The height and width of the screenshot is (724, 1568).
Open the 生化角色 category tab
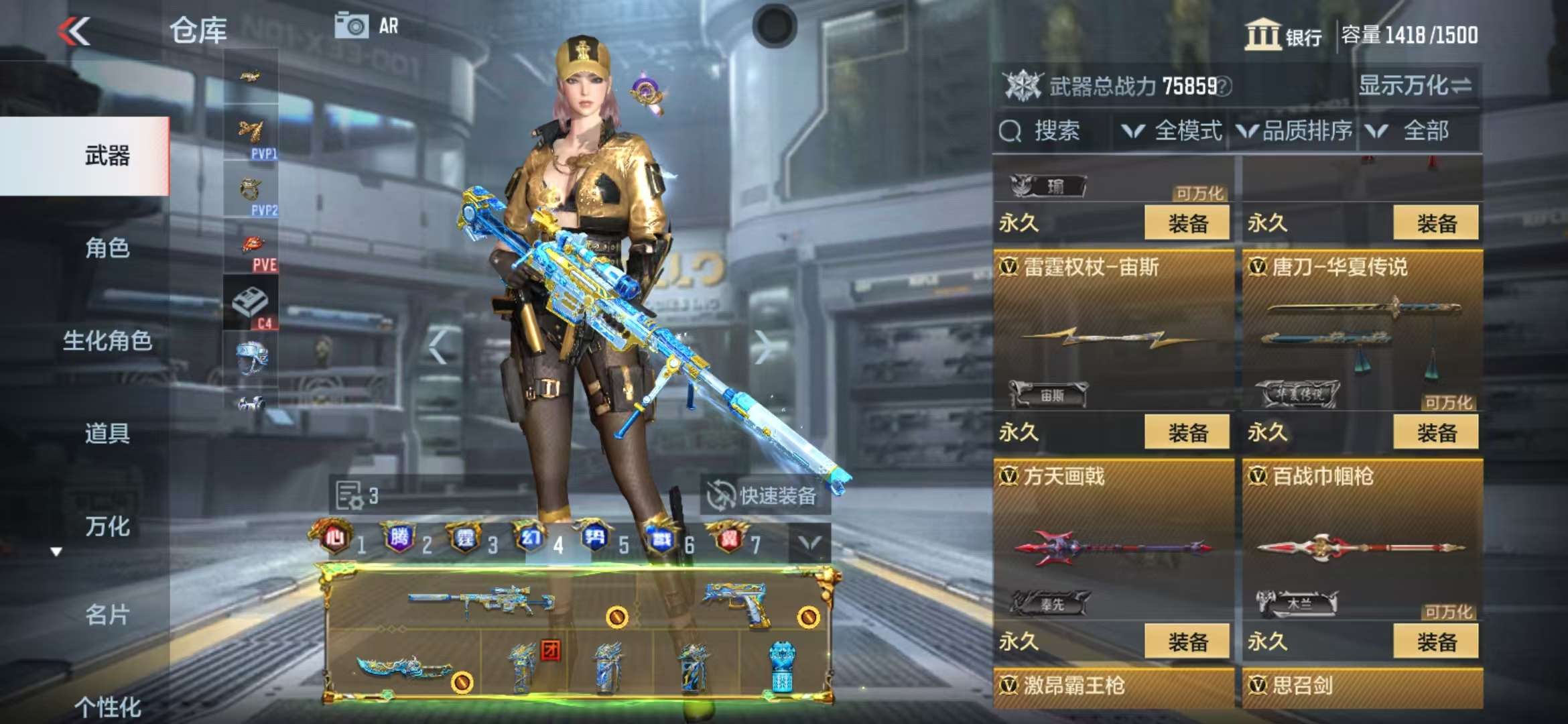(107, 341)
